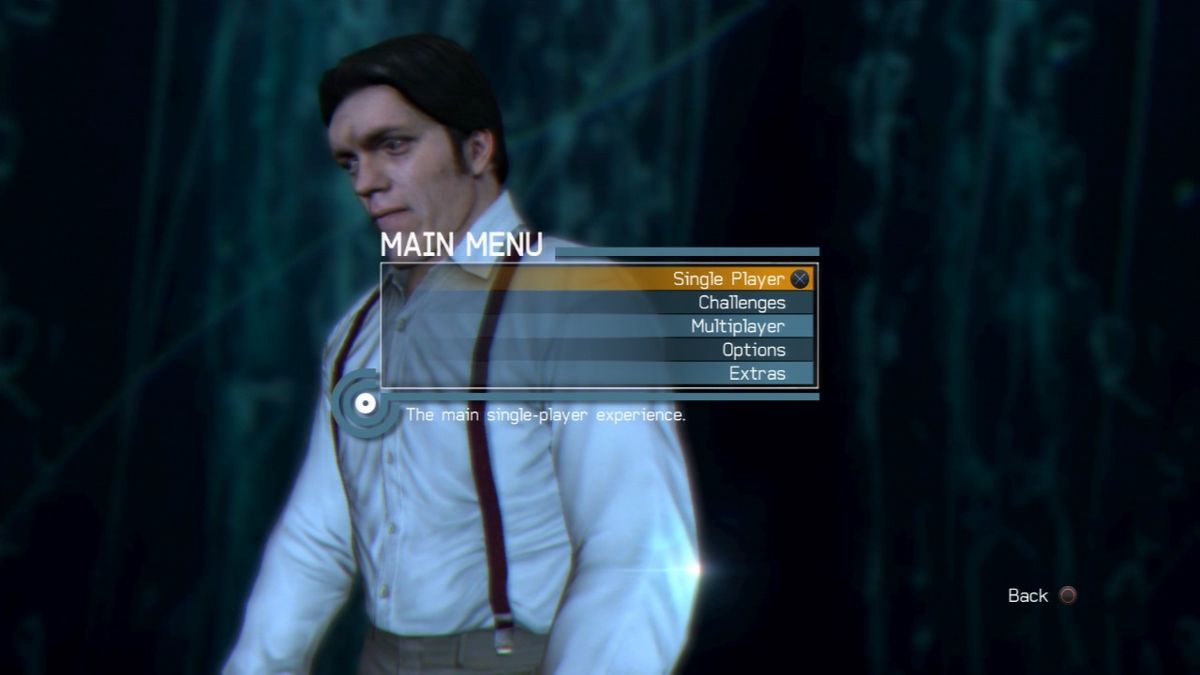This screenshot has height=675, width=1200.
Task: Open the Options menu
Action: [753, 350]
